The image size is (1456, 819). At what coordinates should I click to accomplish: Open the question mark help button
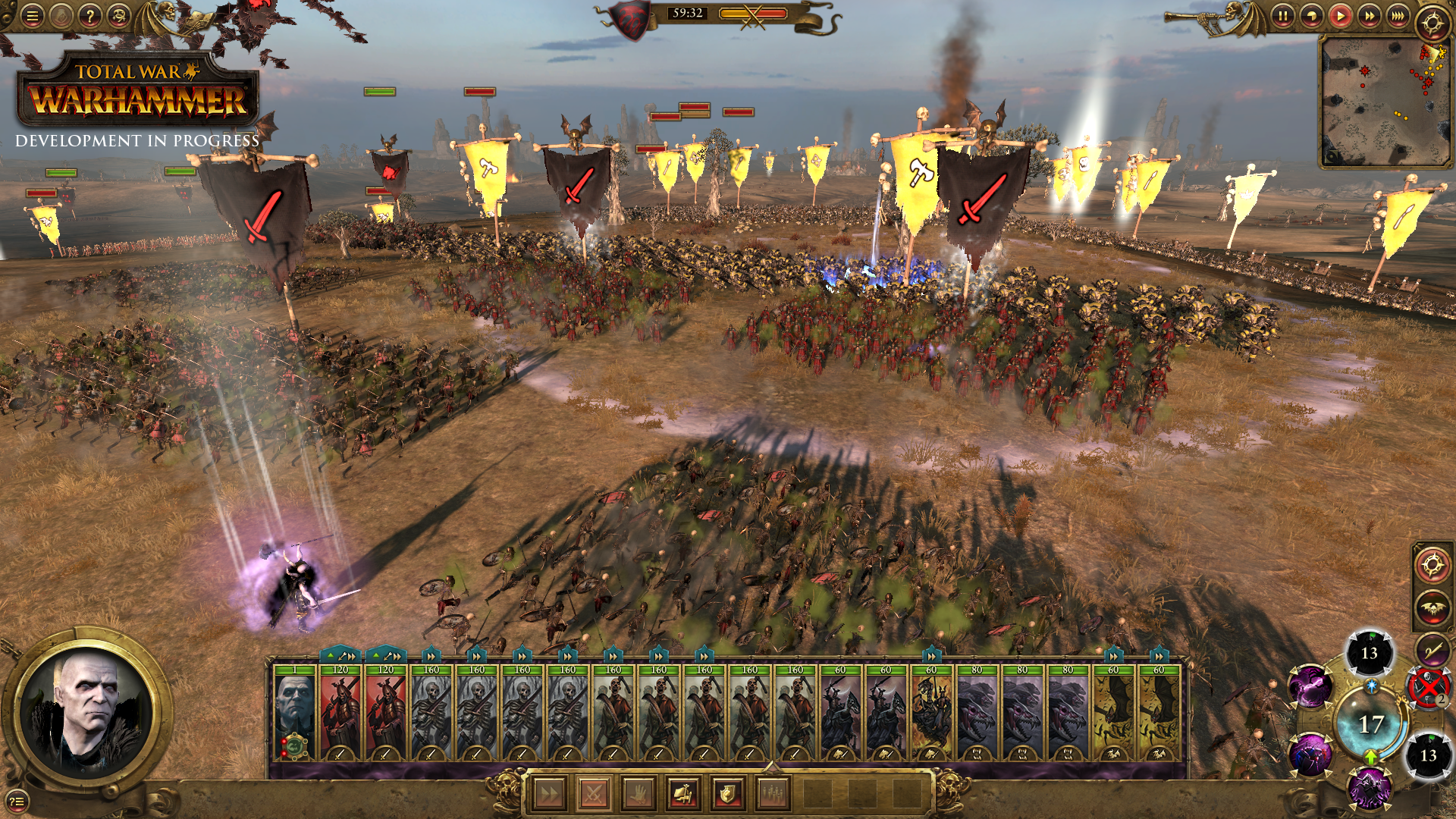click(x=89, y=16)
